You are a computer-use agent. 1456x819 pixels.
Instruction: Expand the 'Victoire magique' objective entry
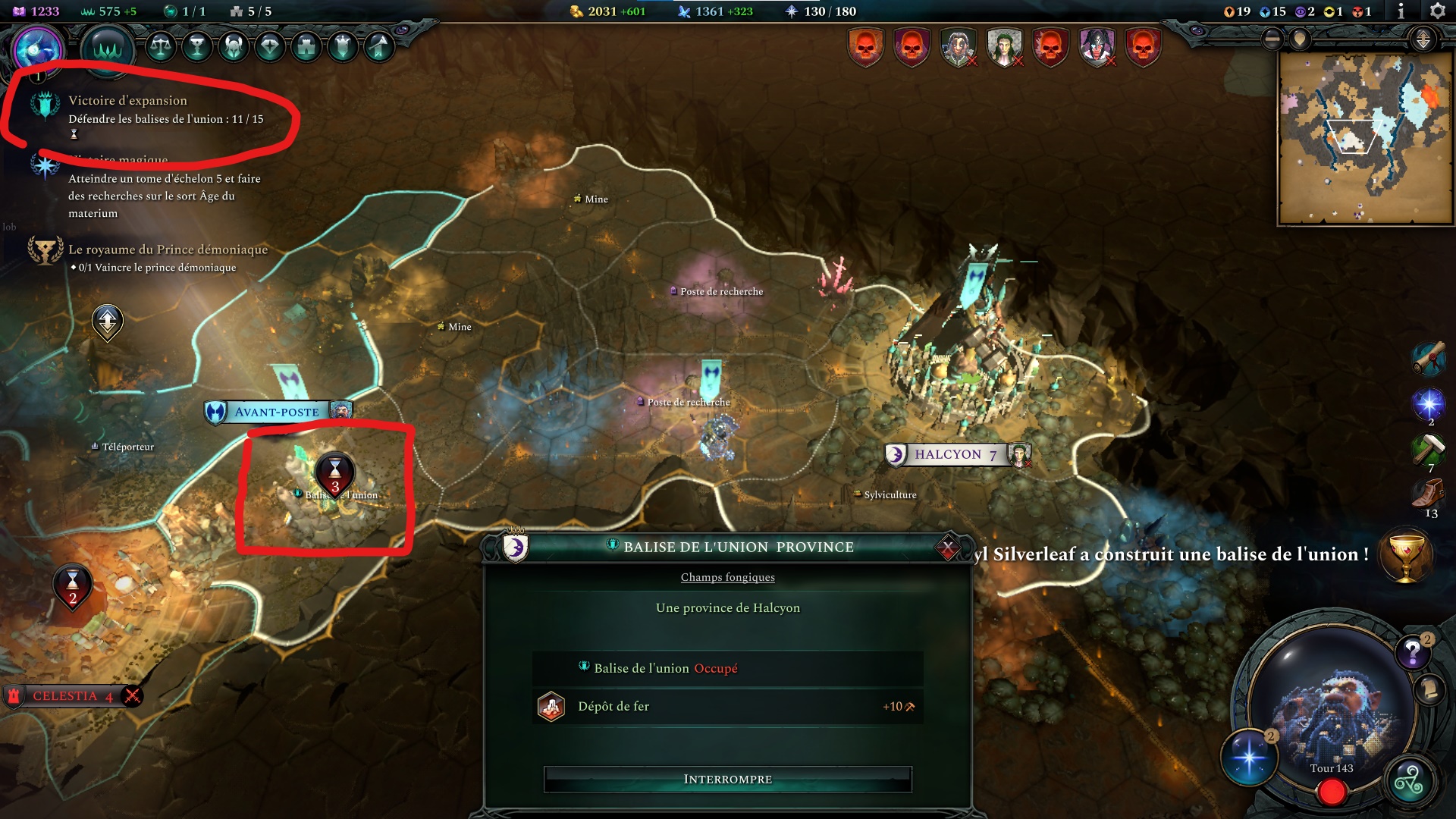point(118,159)
